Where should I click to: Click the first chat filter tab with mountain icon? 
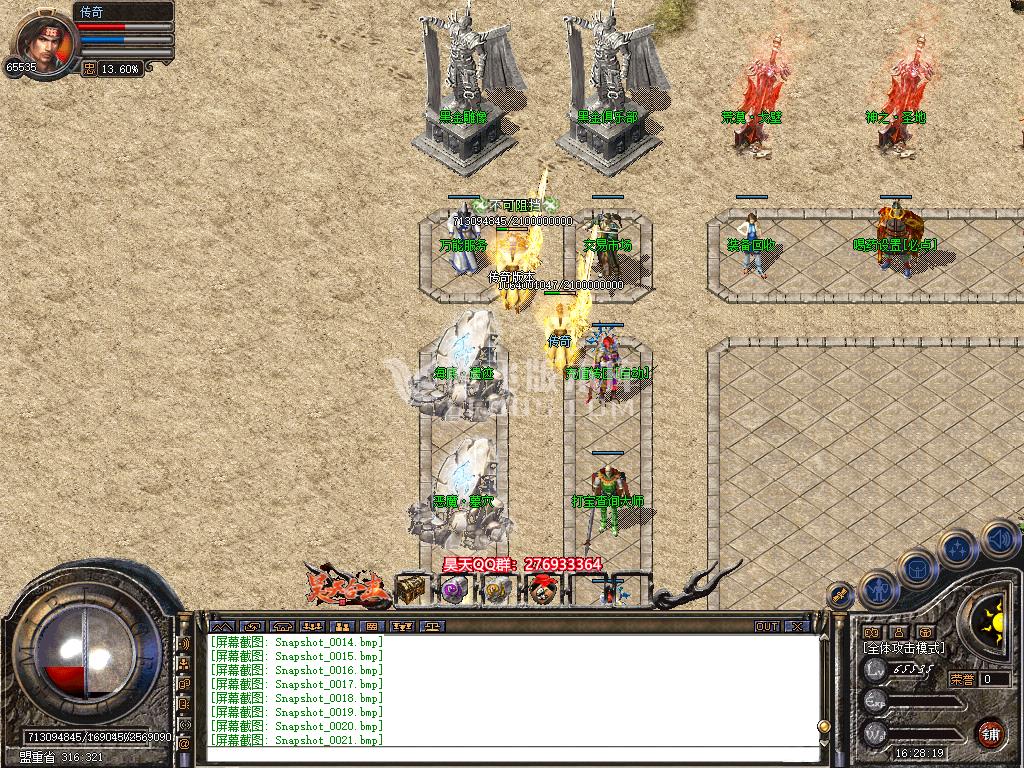[223, 626]
